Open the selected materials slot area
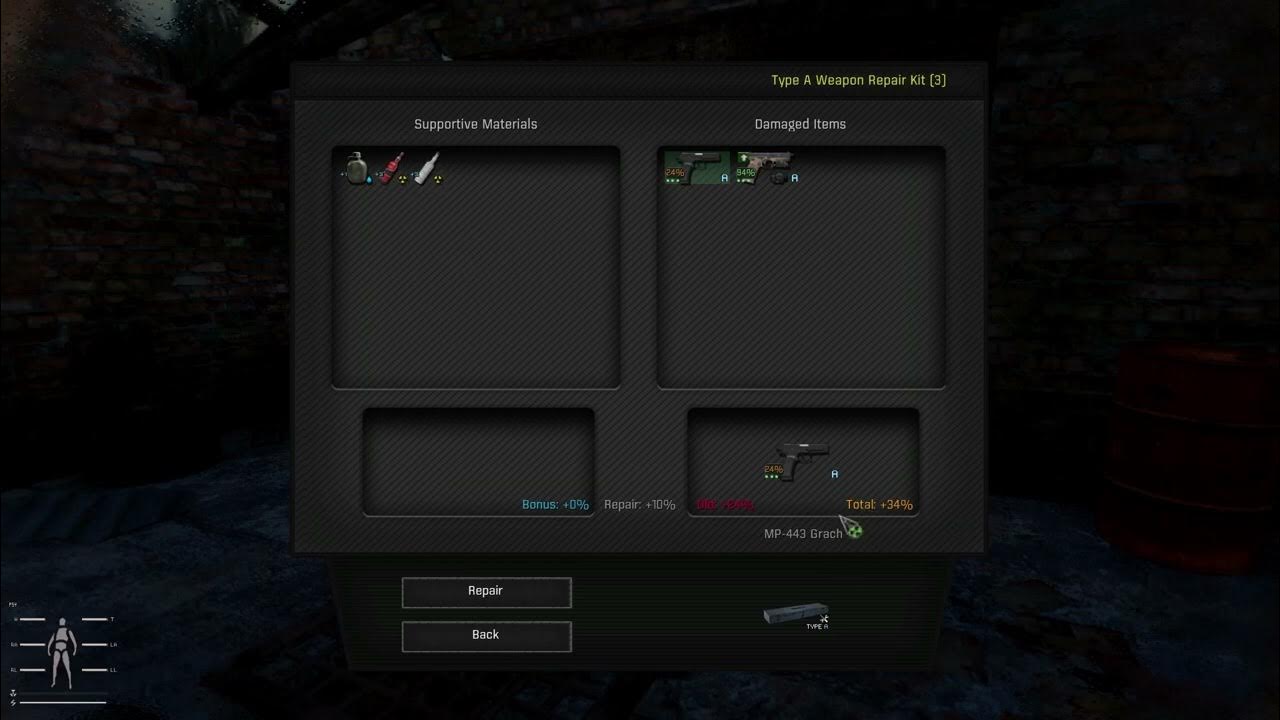1280x720 pixels. click(x=478, y=460)
